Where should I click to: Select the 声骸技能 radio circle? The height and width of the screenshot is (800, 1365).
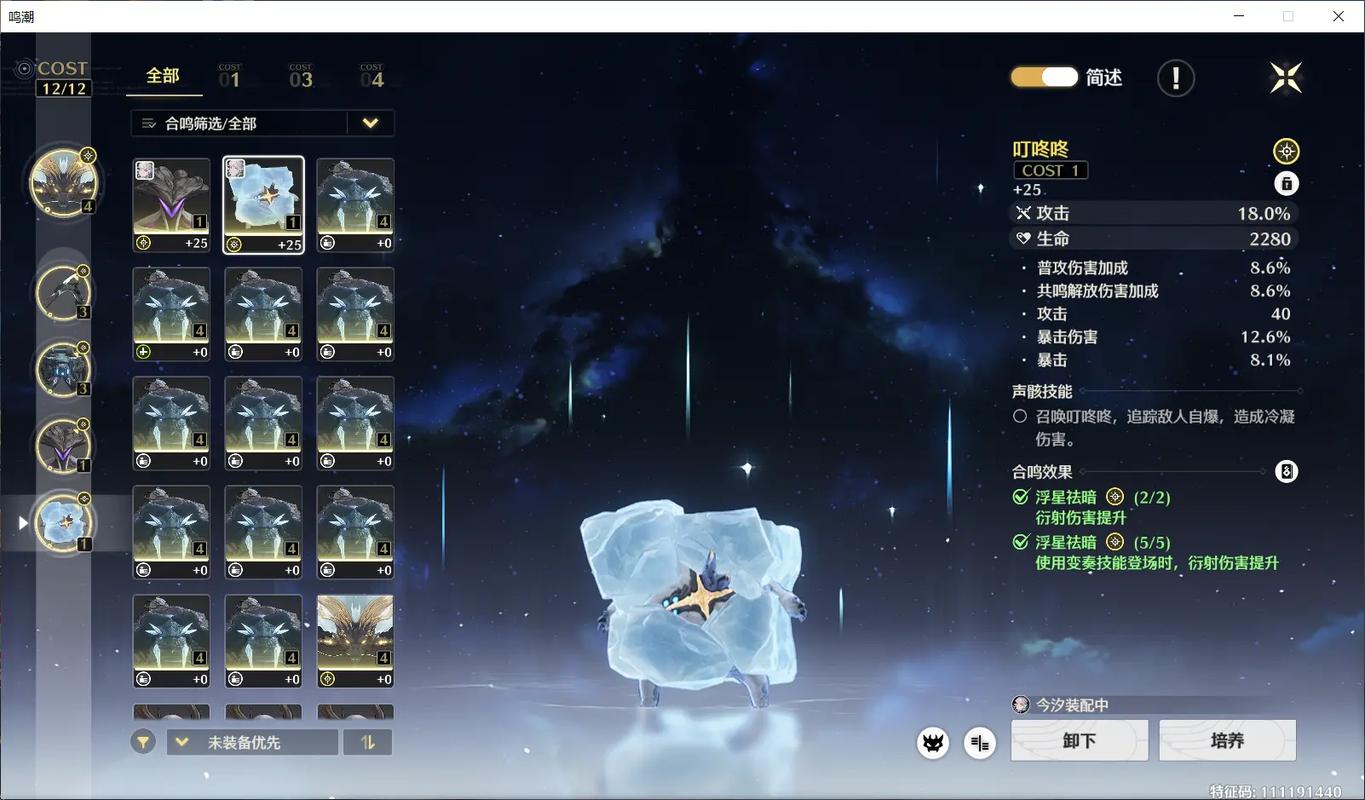point(1019,417)
